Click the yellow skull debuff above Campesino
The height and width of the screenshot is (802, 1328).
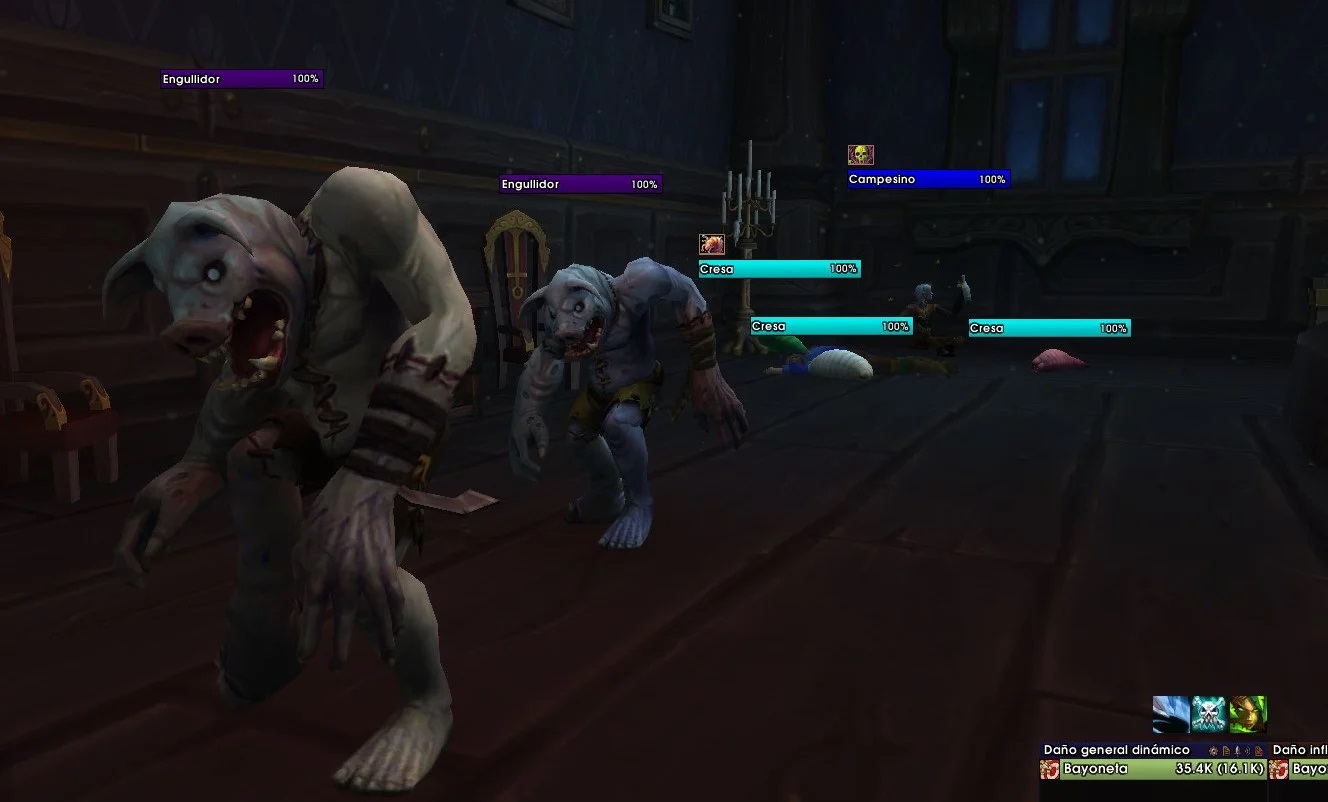coord(860,155)
